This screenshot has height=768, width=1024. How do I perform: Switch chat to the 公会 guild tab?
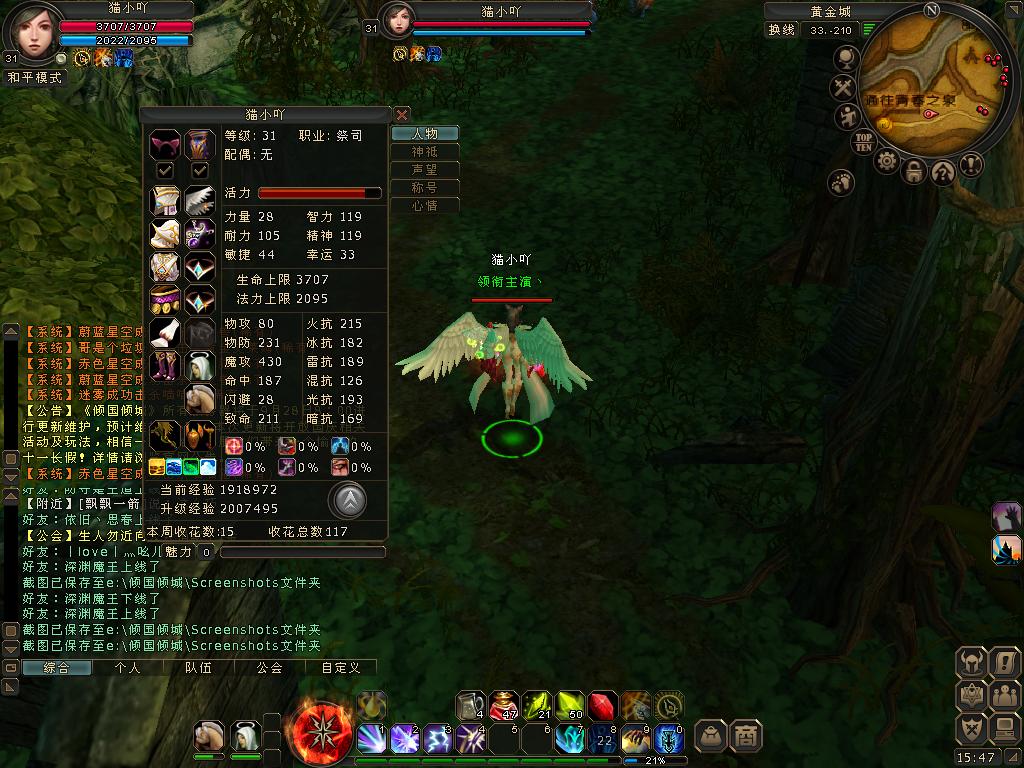[x=269, y=667]
